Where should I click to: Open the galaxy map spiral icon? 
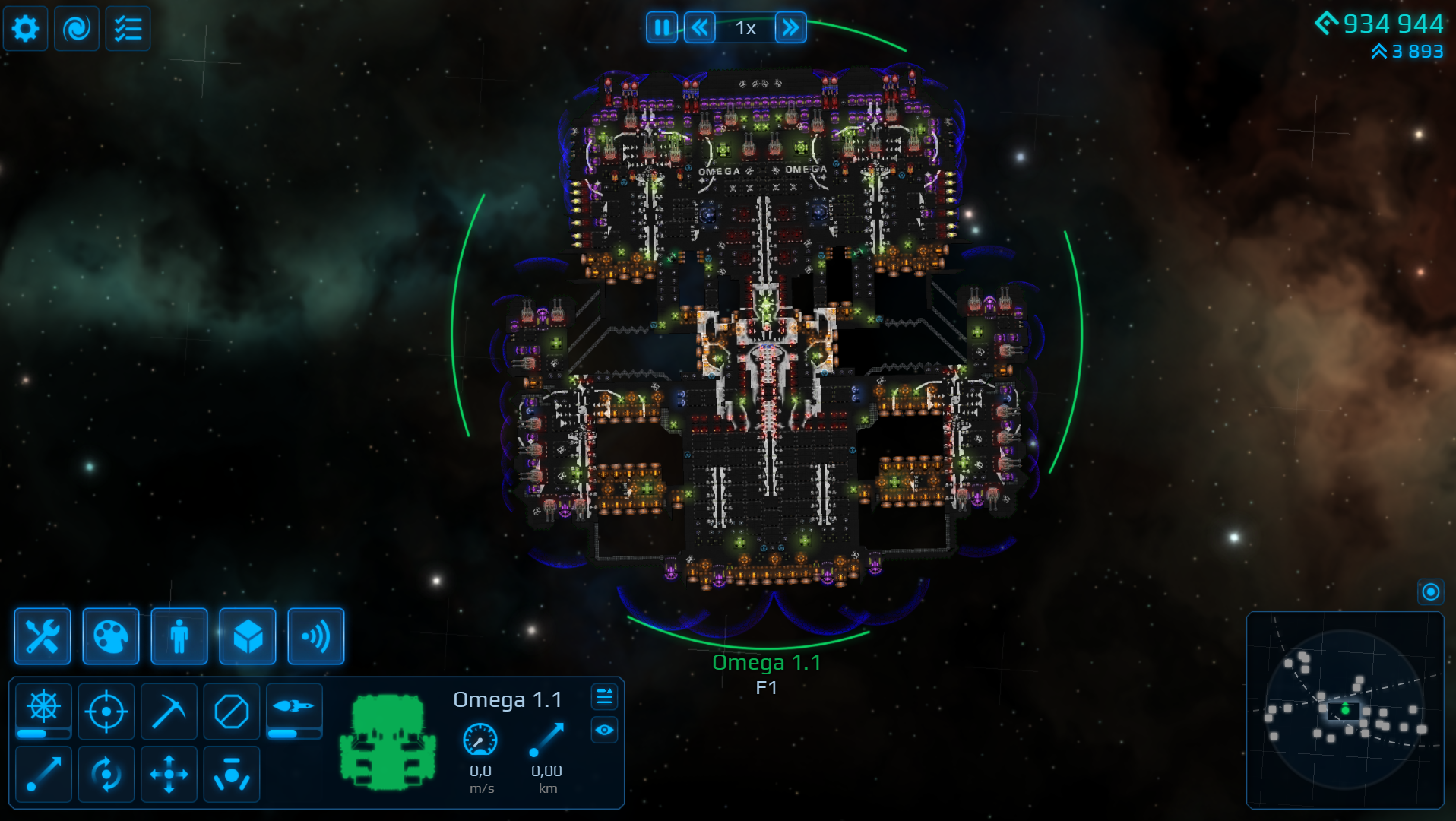coord(76,29)
